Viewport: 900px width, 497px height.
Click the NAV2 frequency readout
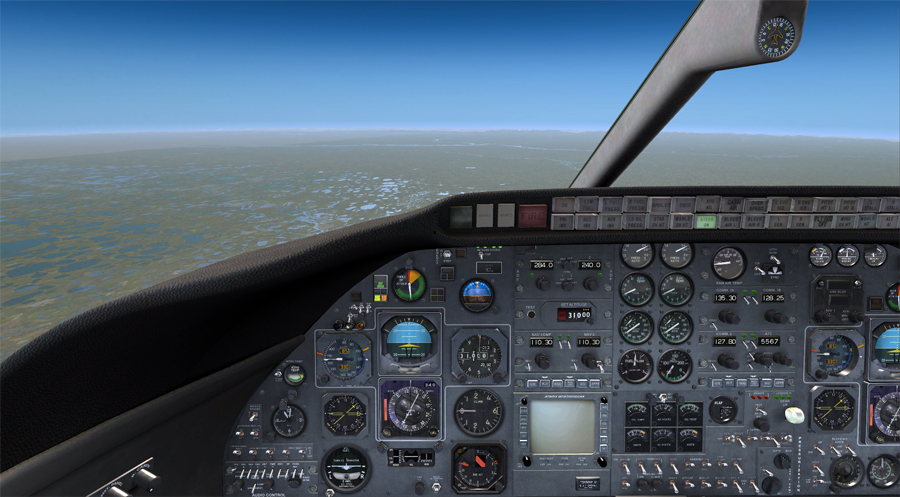[x=588, y=342]
